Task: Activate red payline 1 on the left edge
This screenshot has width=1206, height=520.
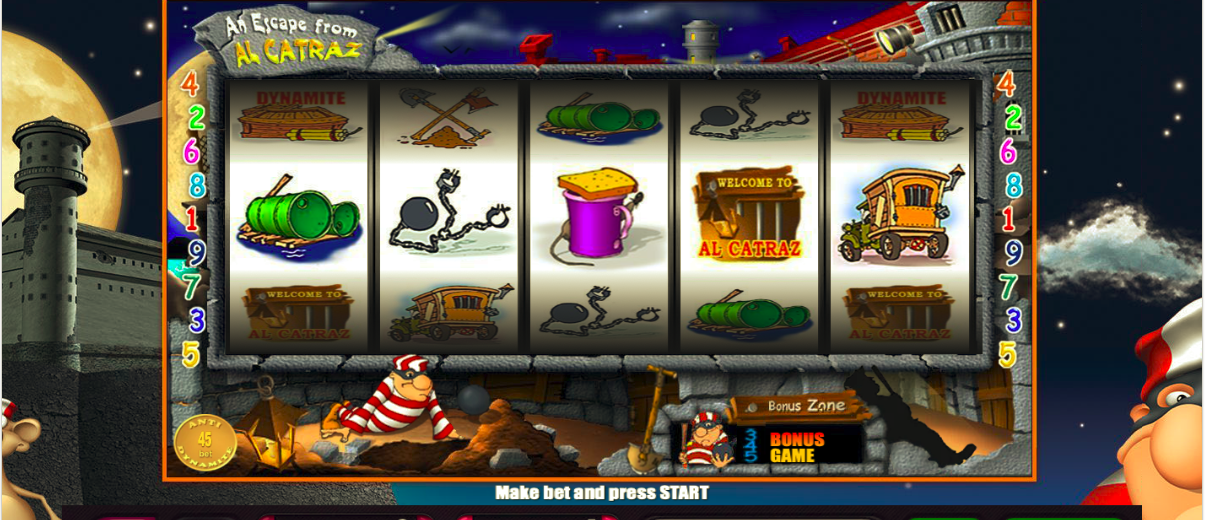Action: (191, 219)
